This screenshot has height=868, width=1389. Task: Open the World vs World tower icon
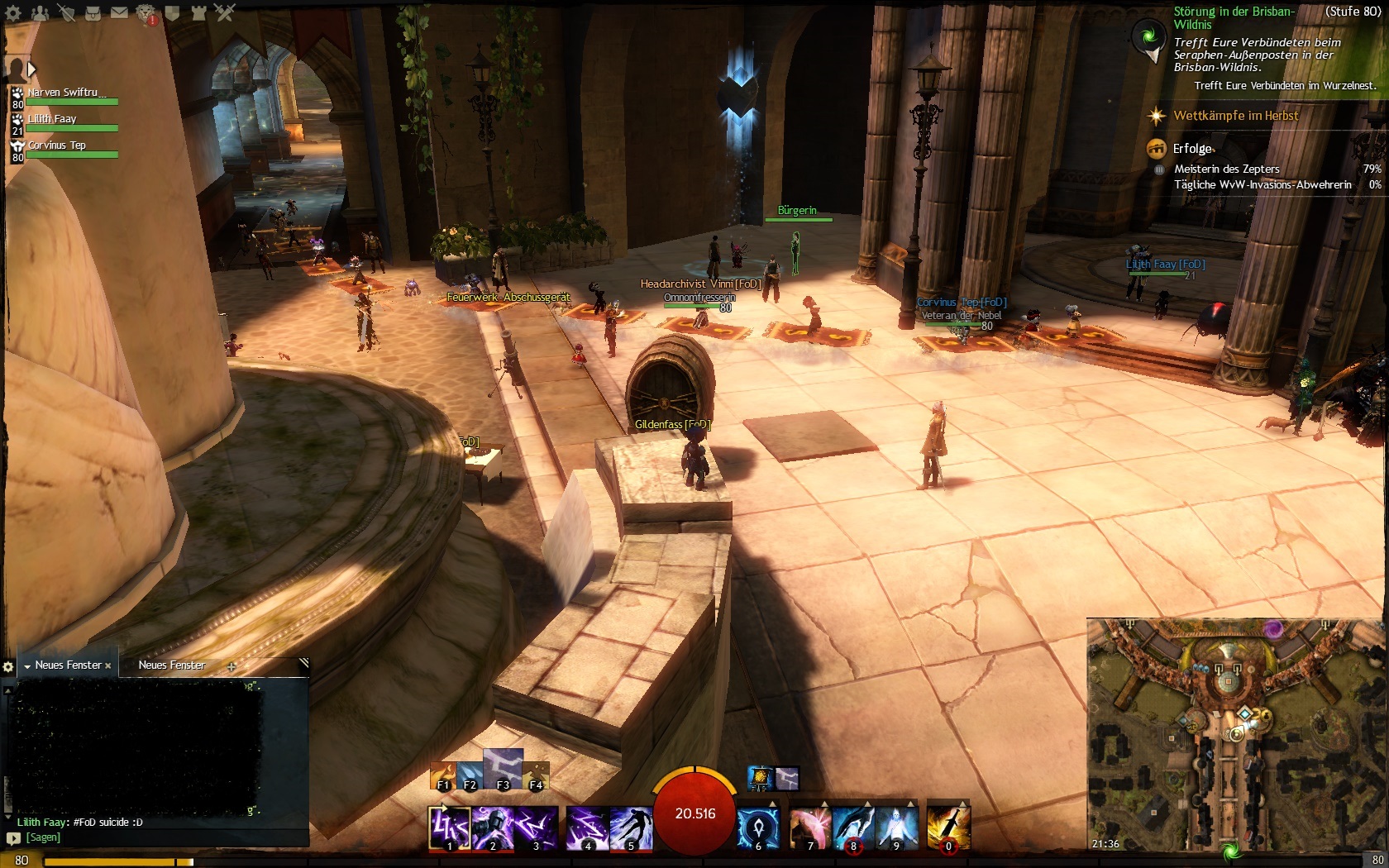click(x=198, y=13)
